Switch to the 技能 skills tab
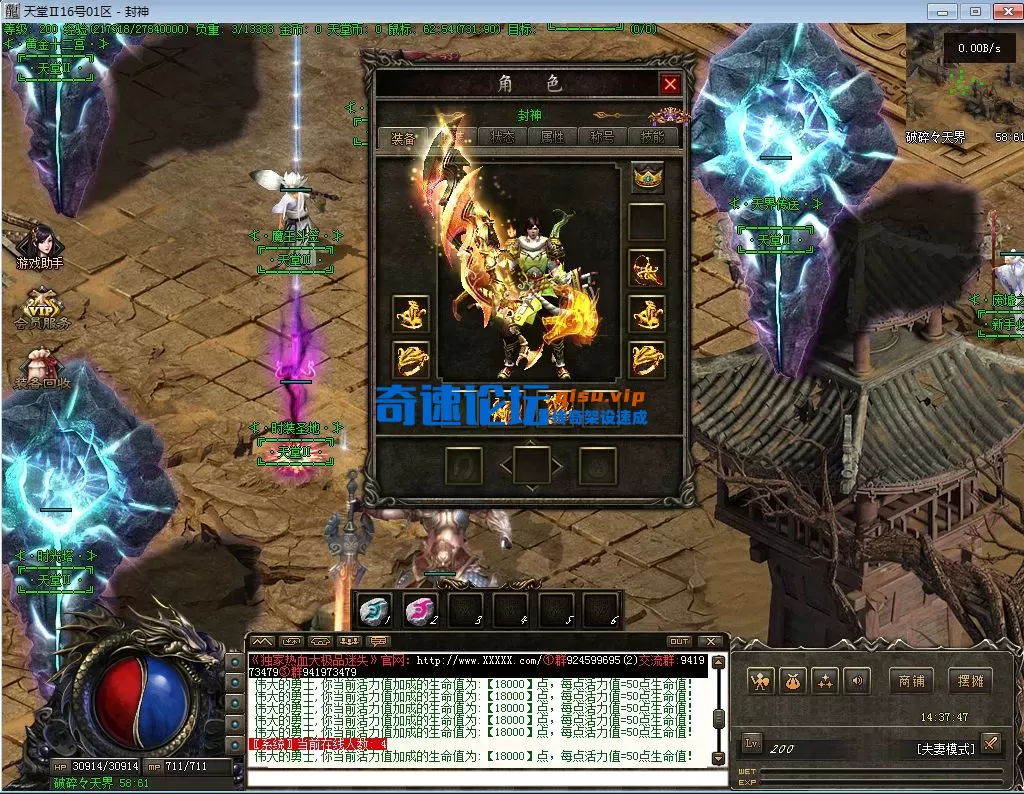Viewport: 1024px width, 794px height. tap(653, 137)
